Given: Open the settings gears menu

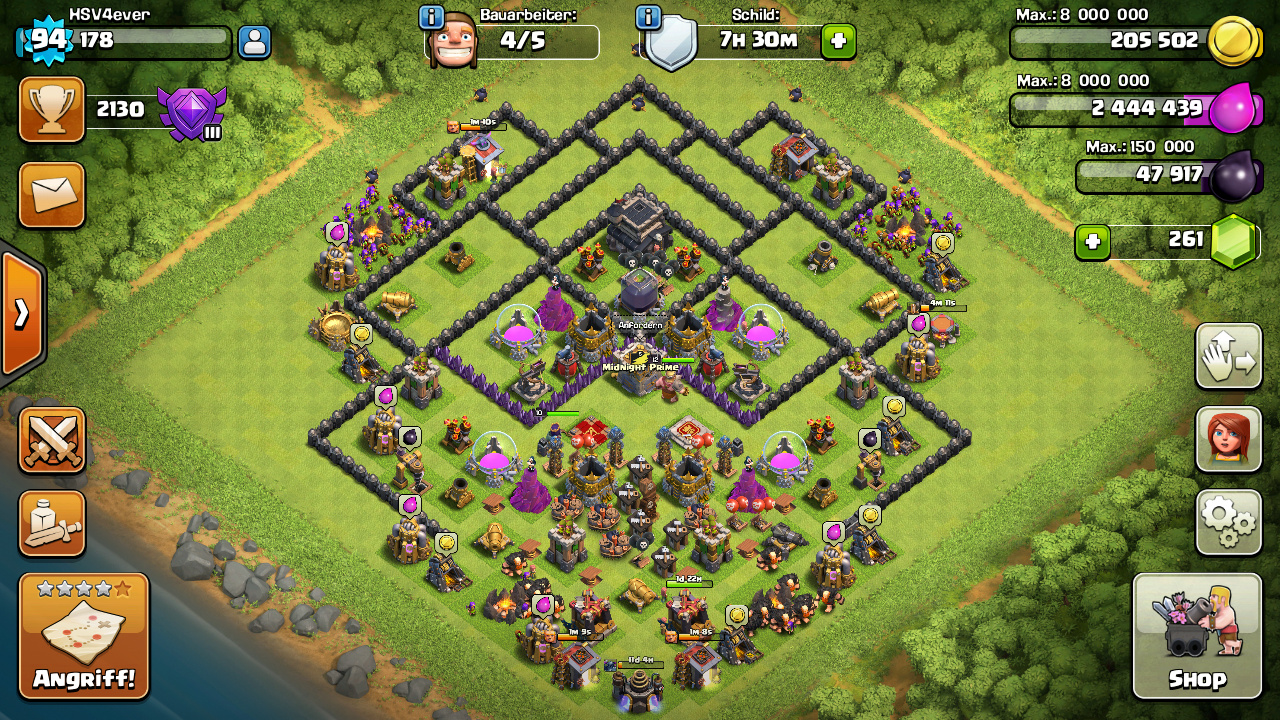Looking at the screenshot, I should click(x=1228, y=522).
